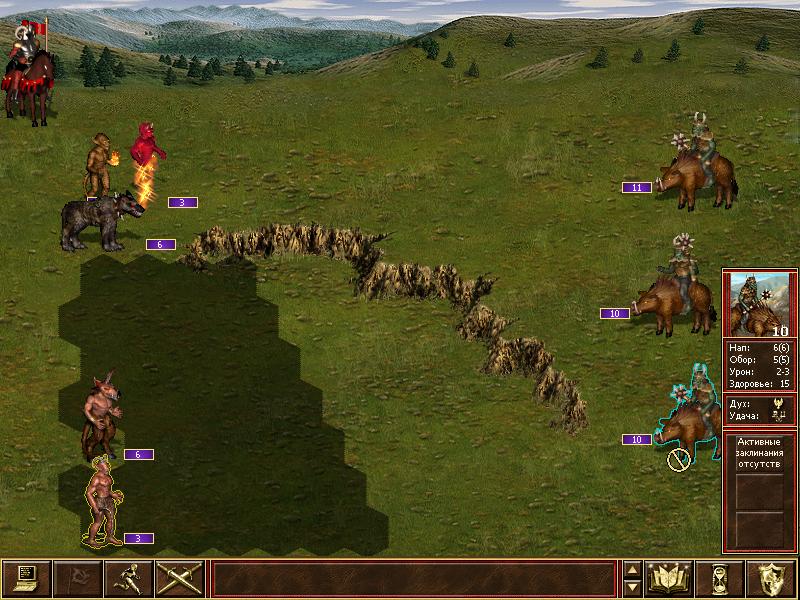The width and height of the screenshot is (800, 600).
Task: Click the combat log message bar
Action: 414,578
